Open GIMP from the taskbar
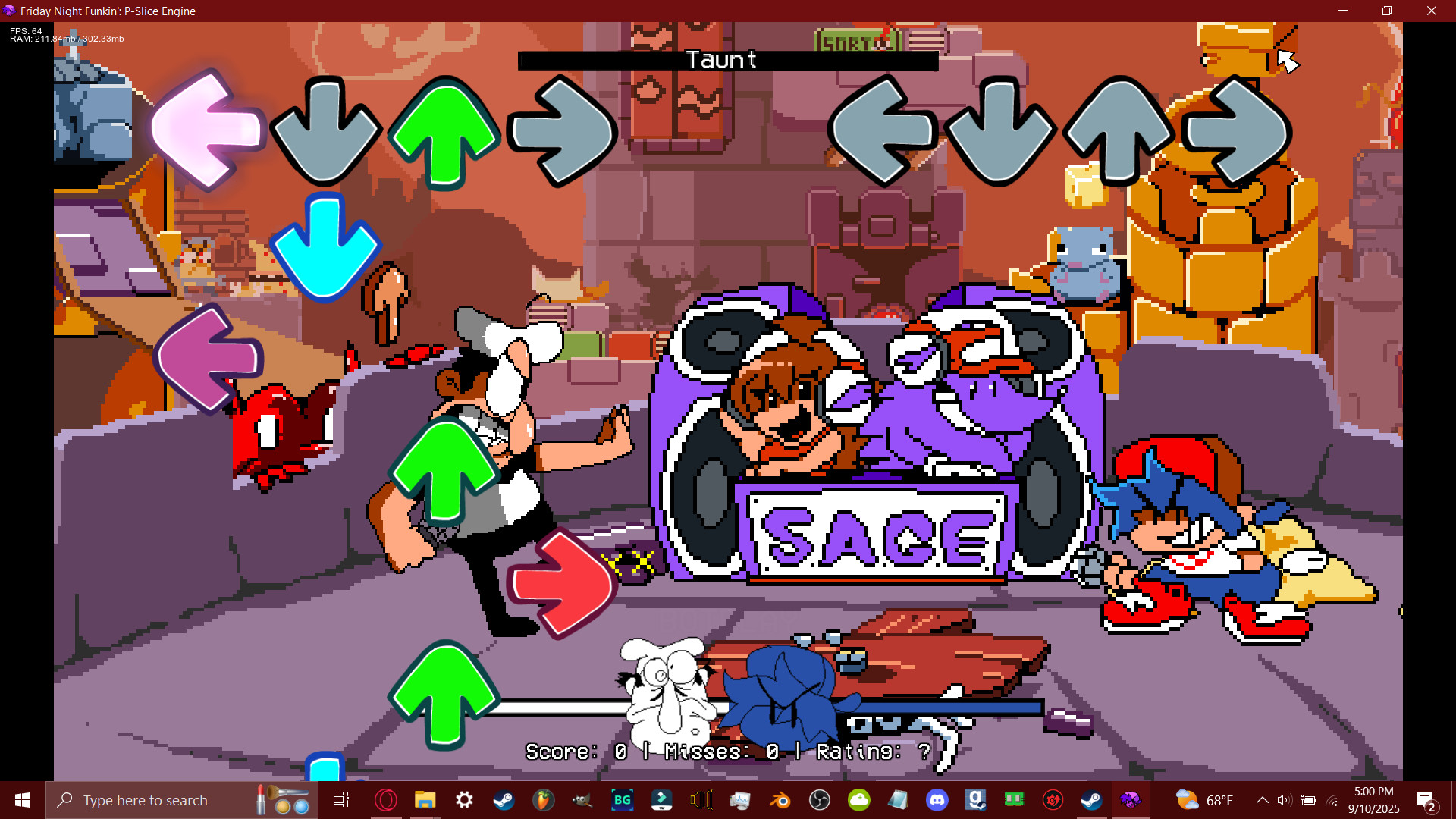This screenshot has width=1456, height=819. (583, 799)
